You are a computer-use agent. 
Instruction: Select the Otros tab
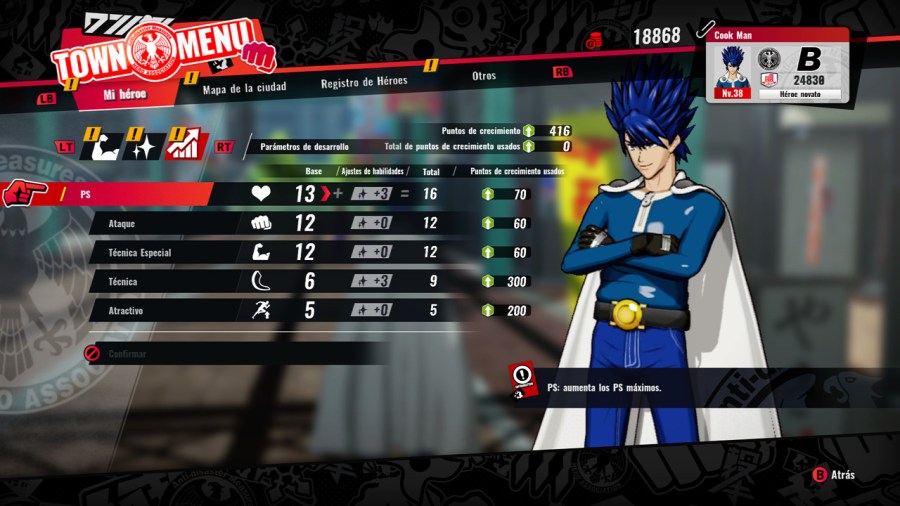click(x=484, y=75)
